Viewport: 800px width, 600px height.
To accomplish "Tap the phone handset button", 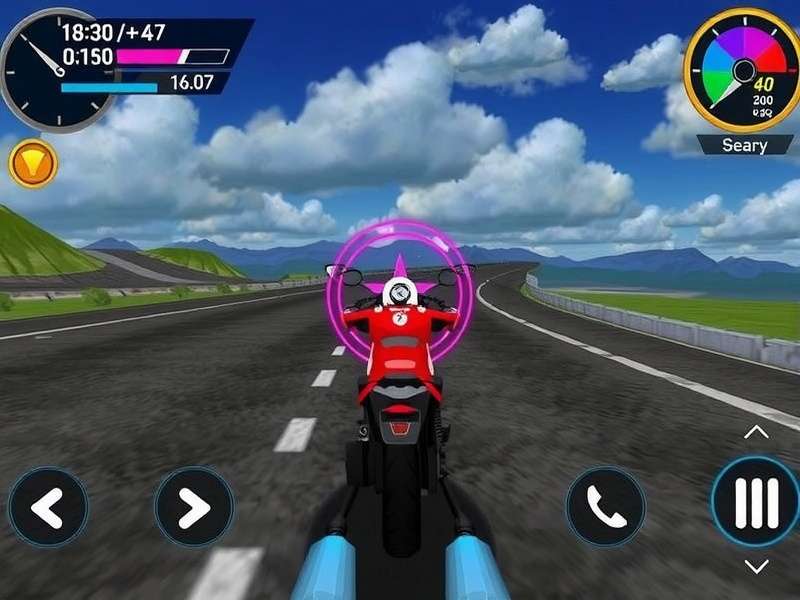I will click(x=605, y=507).
